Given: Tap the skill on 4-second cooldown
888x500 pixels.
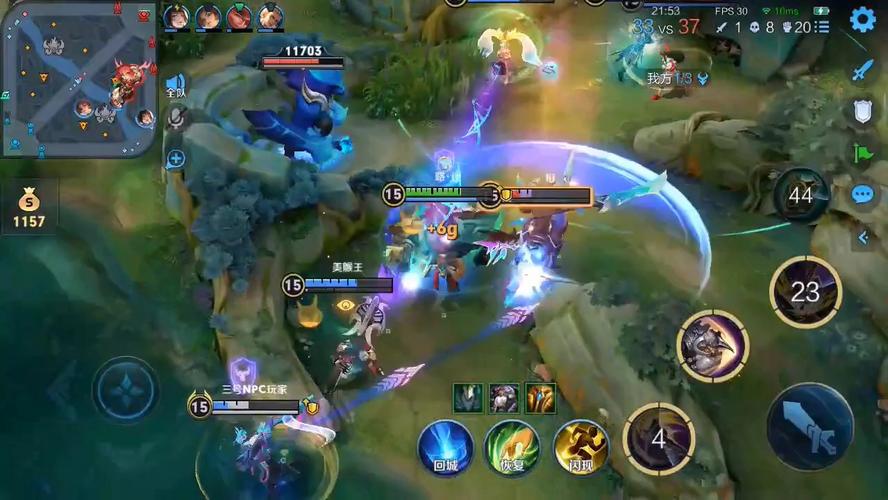Looking at the screenshot, I should [x=658, y=438].
